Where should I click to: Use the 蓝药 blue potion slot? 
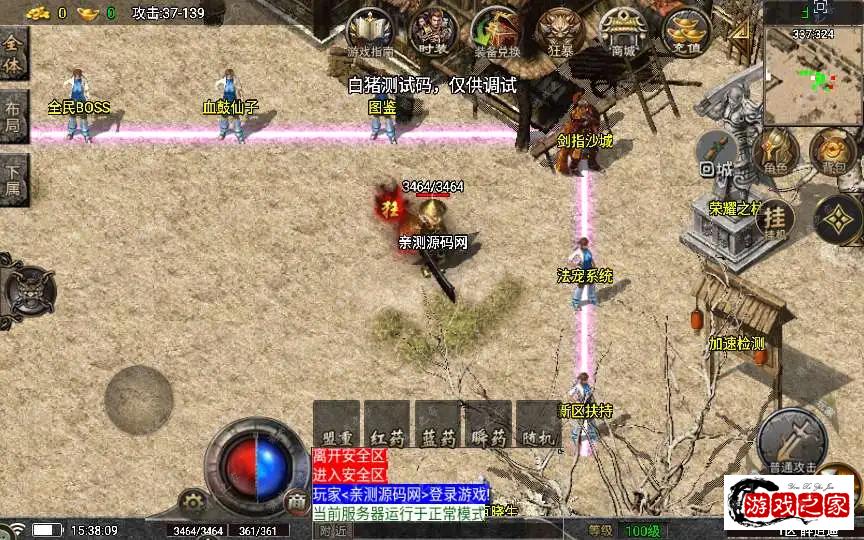point(437,423)
